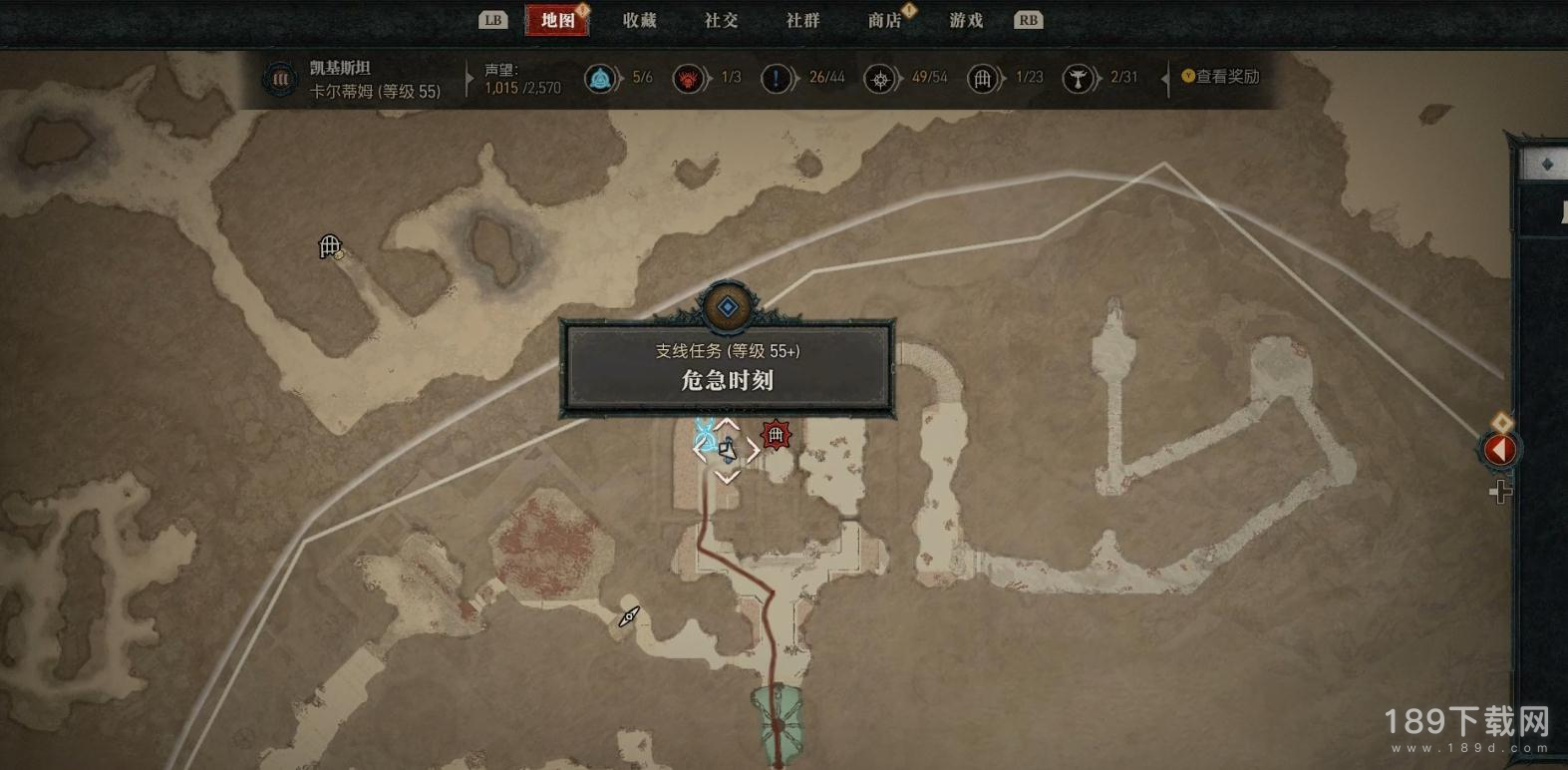
Task: Select the 地图 tab
Action: pos(557,20)
